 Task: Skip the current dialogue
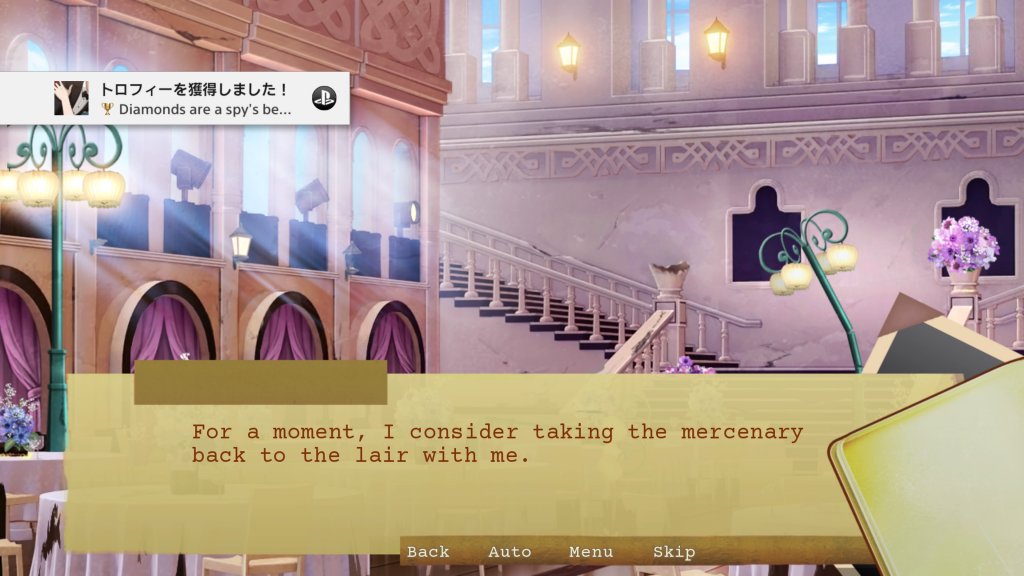point(673,552)
